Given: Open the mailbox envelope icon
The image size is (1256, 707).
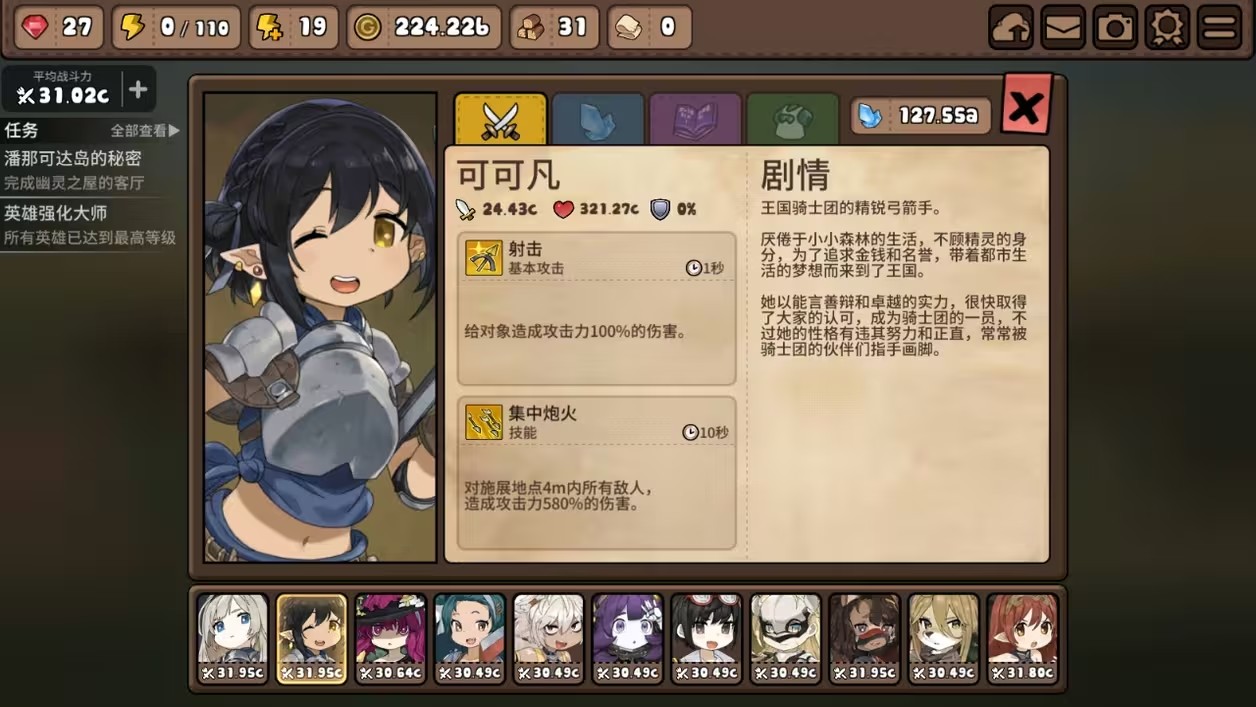Looking at the screenshot, I should point(1063,28).
